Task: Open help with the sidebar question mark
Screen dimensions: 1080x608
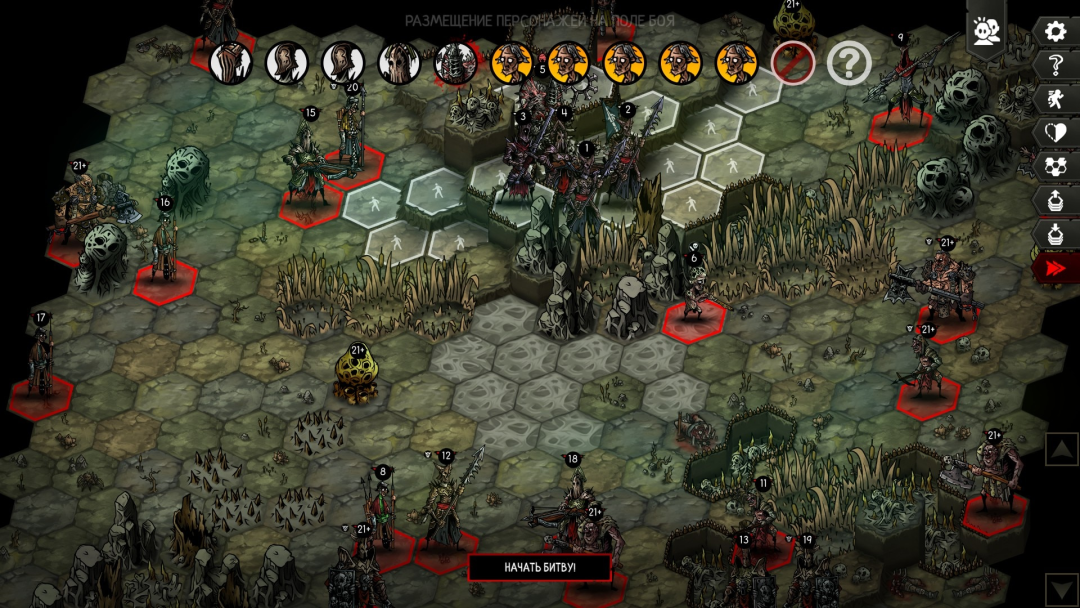Action: [1055, 65]
